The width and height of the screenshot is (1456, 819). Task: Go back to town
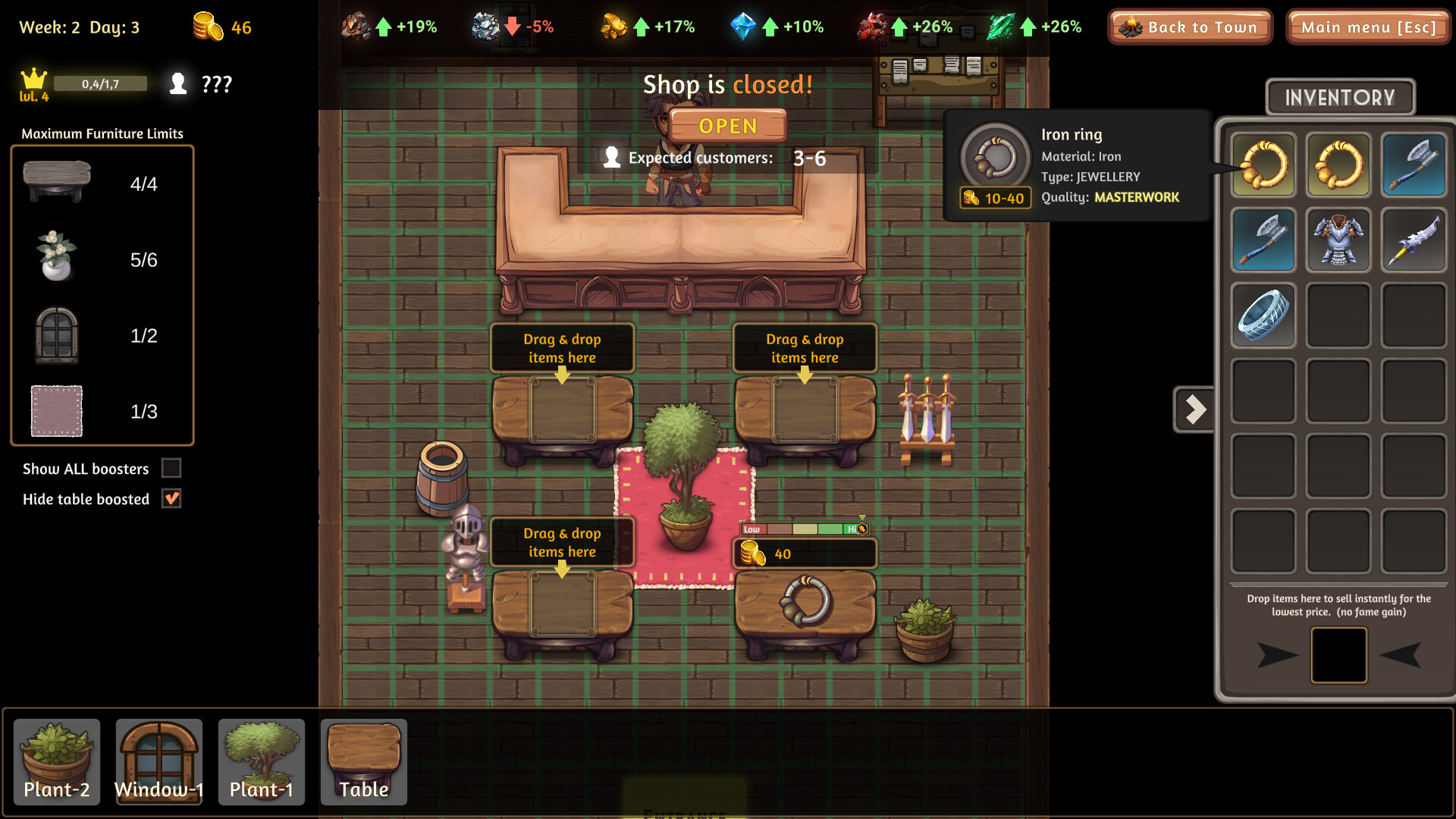click(1190, 27)
